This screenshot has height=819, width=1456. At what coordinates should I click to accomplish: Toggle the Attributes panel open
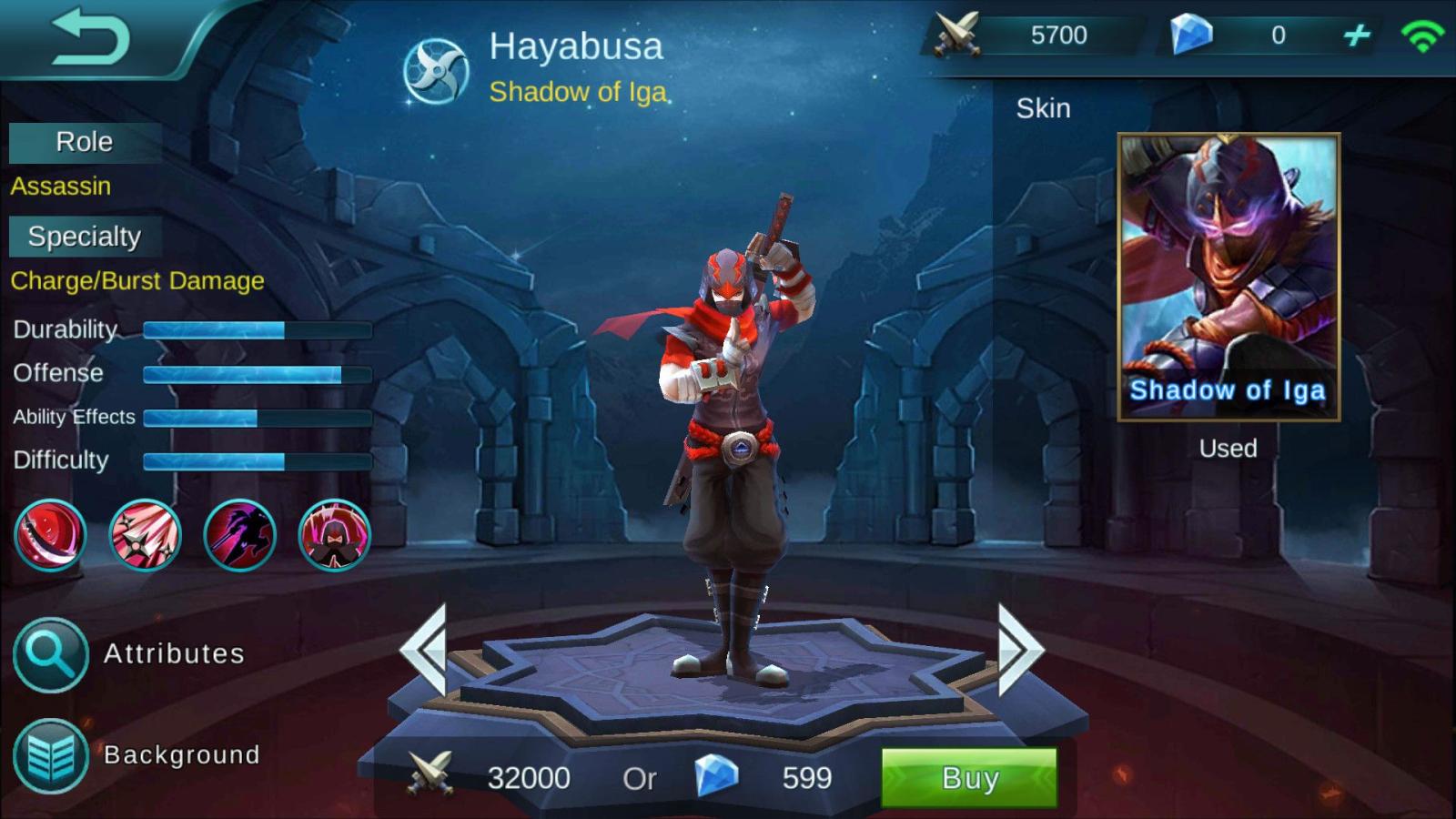173,653
